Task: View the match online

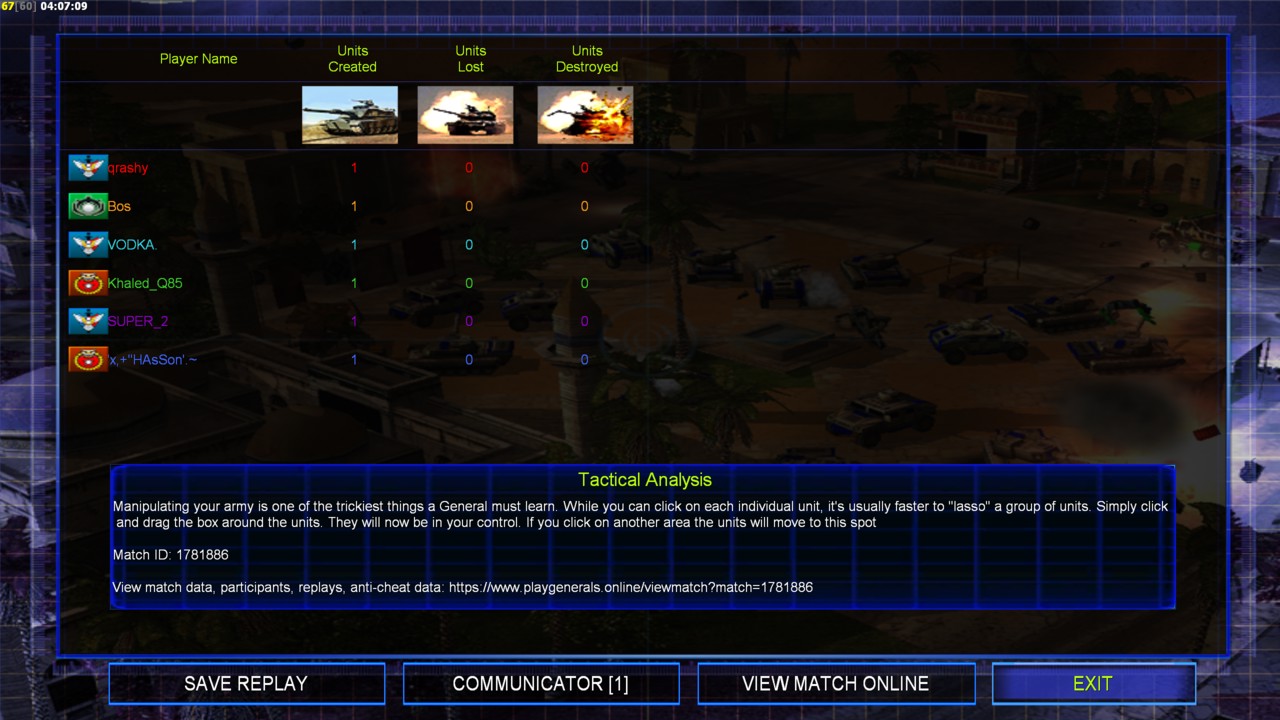Action: click(x=835, y=684)
